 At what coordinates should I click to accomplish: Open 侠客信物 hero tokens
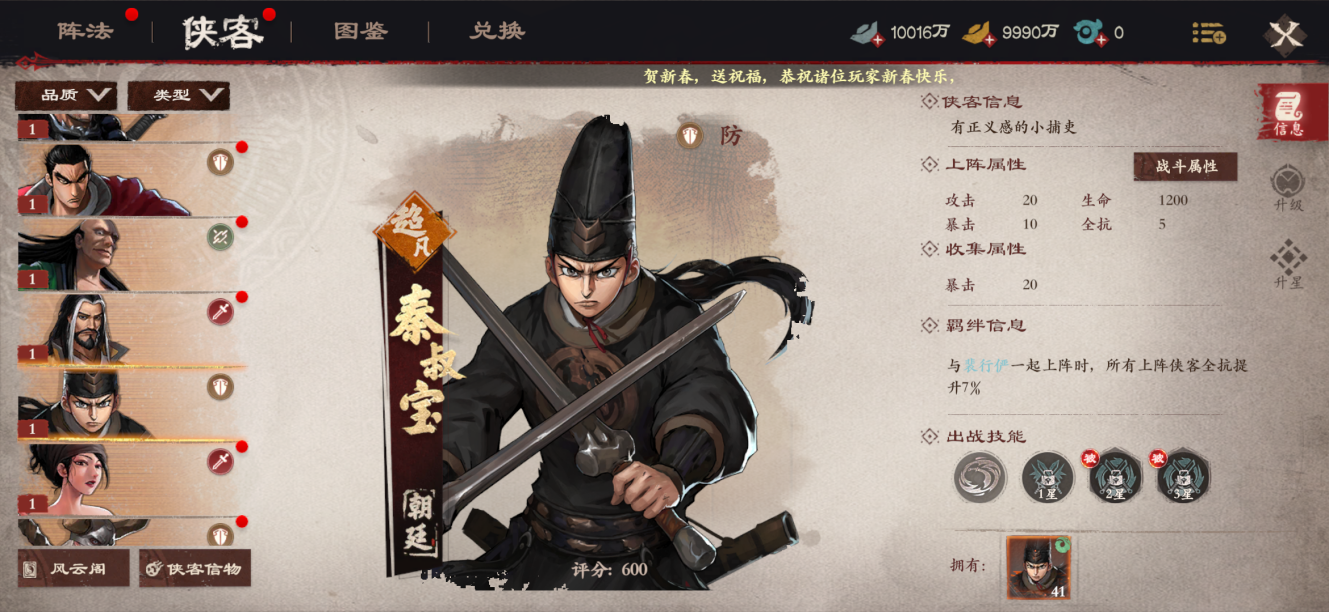[x=195, y=568]
